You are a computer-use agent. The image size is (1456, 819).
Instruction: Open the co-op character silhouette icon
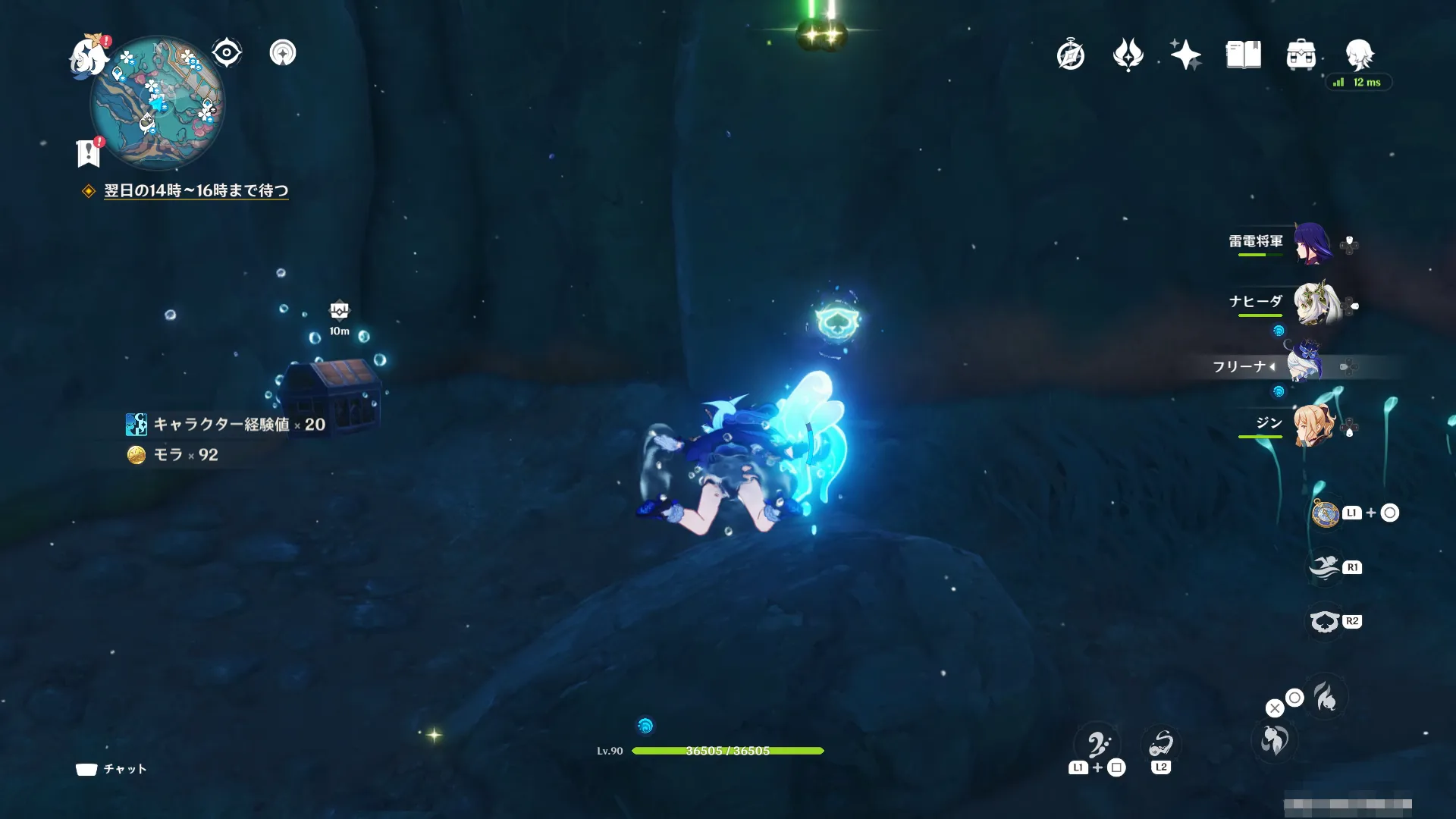(x=1359, y=54)
